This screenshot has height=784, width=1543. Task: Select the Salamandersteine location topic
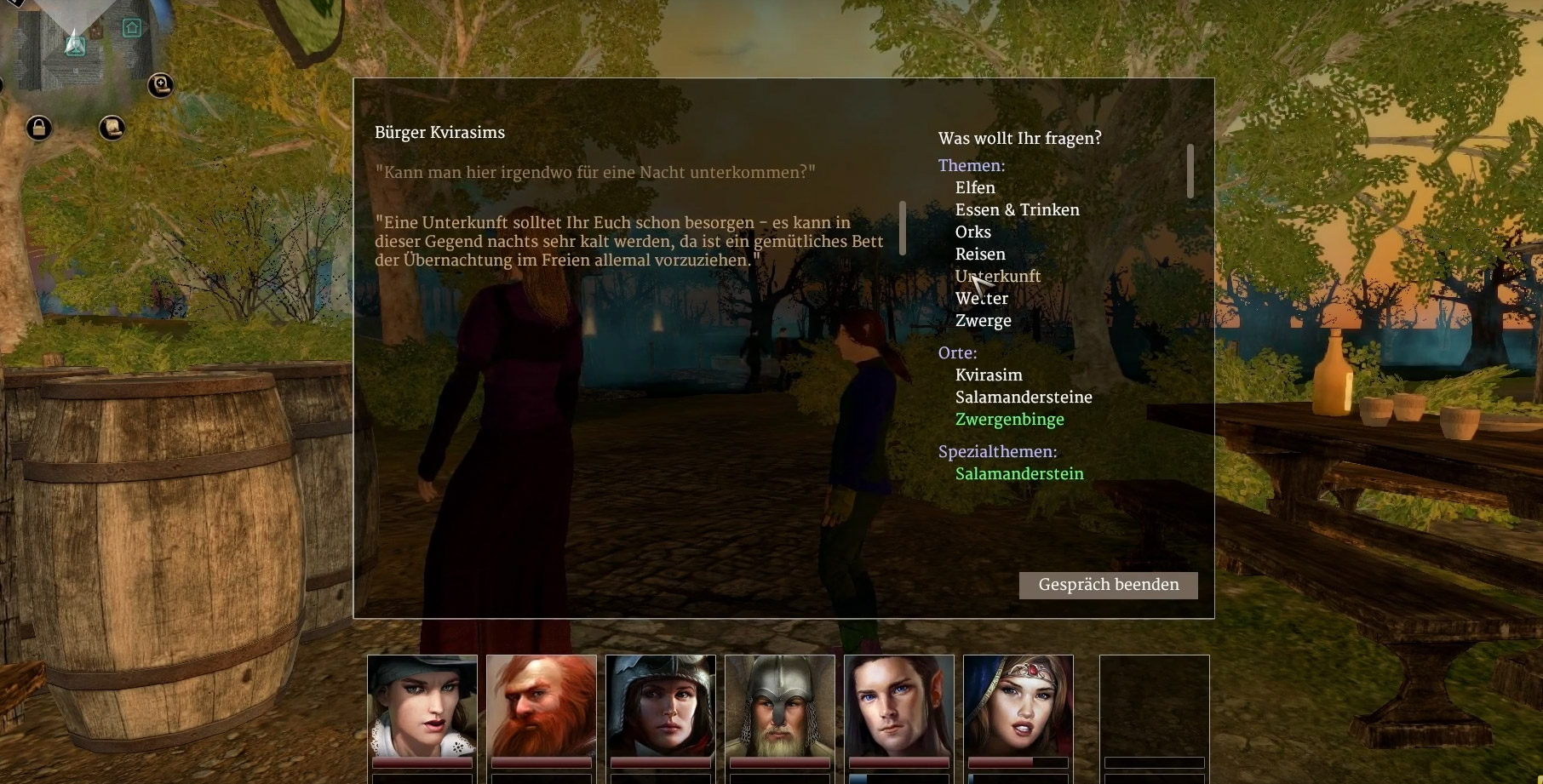click(x=1024, y=397)
